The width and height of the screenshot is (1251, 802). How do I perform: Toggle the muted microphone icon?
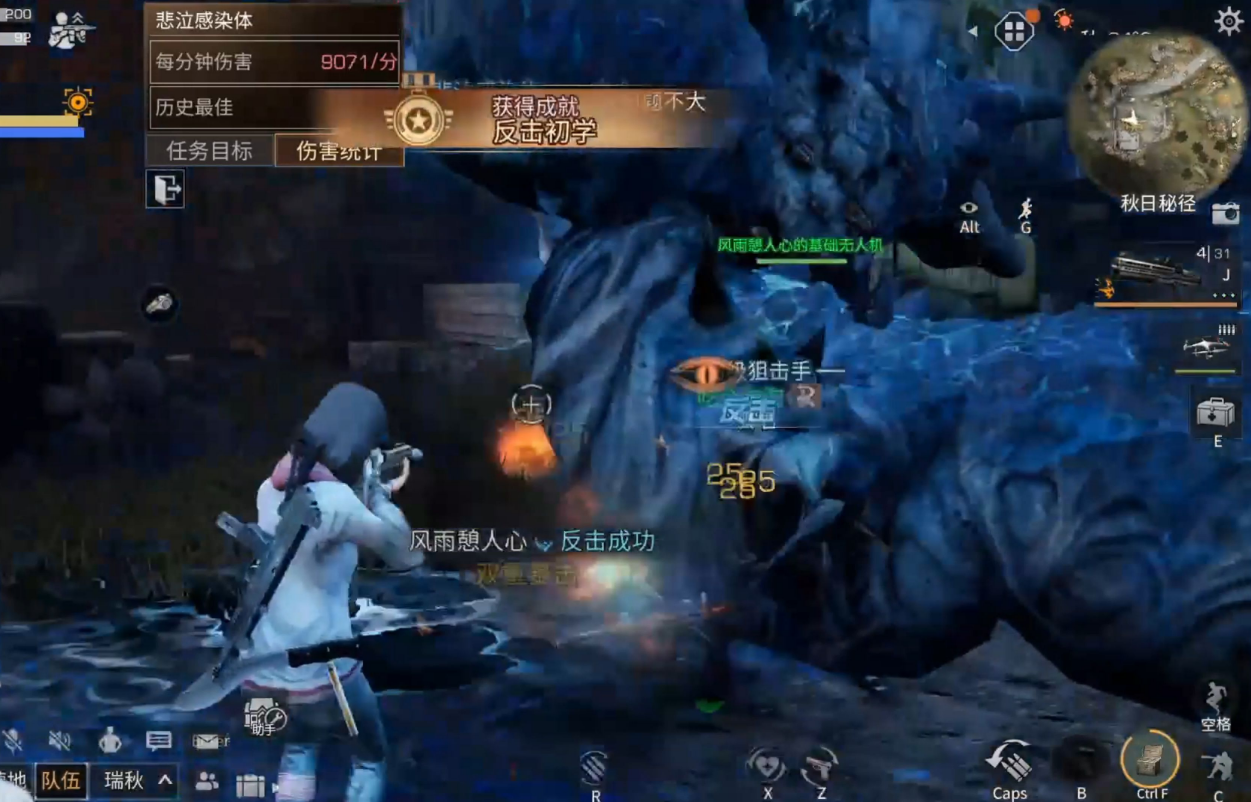pos(13,741)
